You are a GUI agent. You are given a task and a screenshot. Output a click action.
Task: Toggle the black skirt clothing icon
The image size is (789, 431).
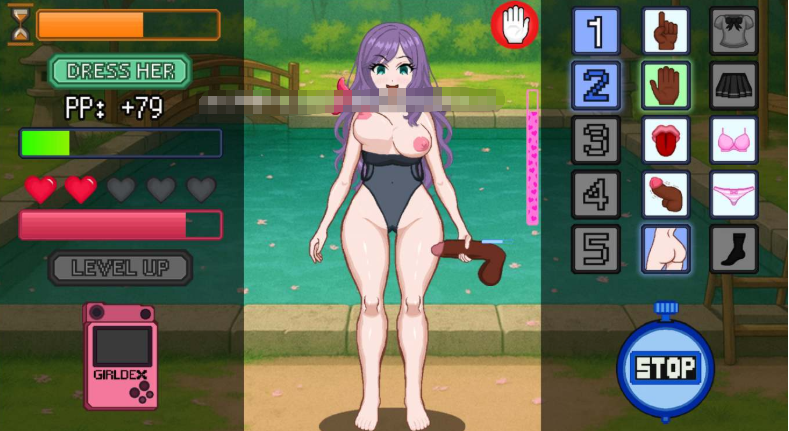(x=734, y=85)
